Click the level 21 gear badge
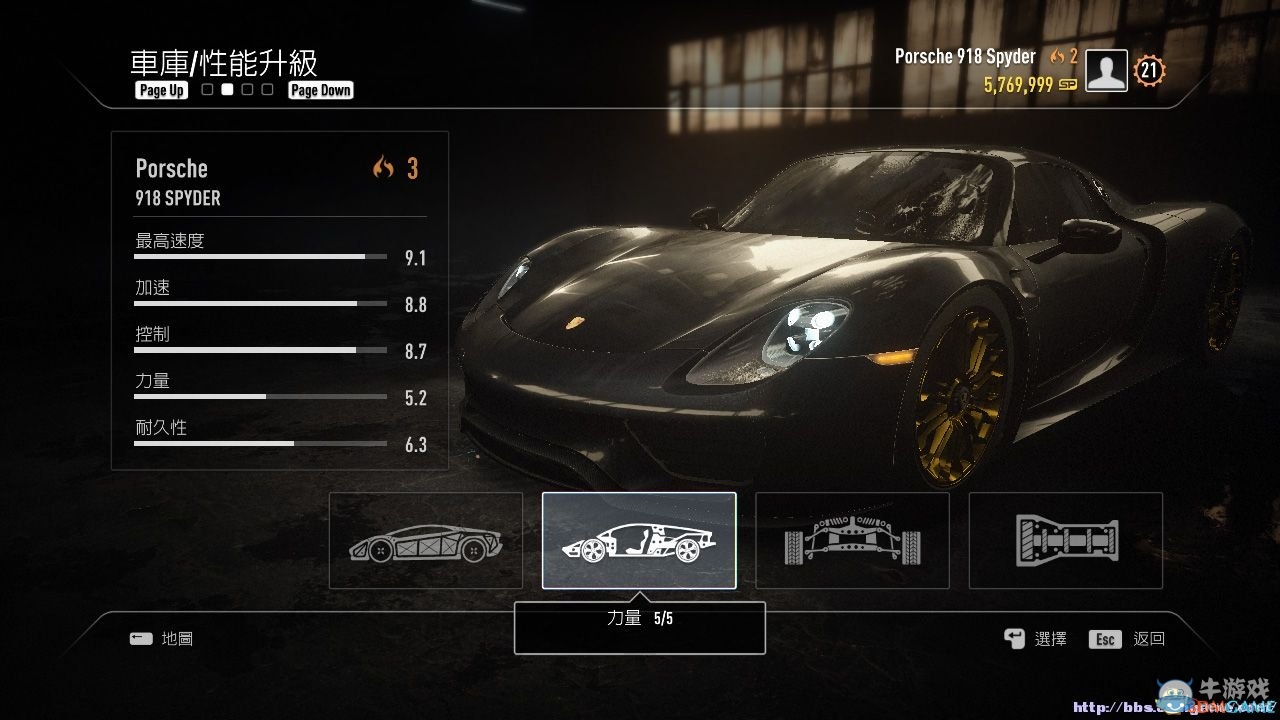This screenshot has height=720, width=1280. (1148, 70)
